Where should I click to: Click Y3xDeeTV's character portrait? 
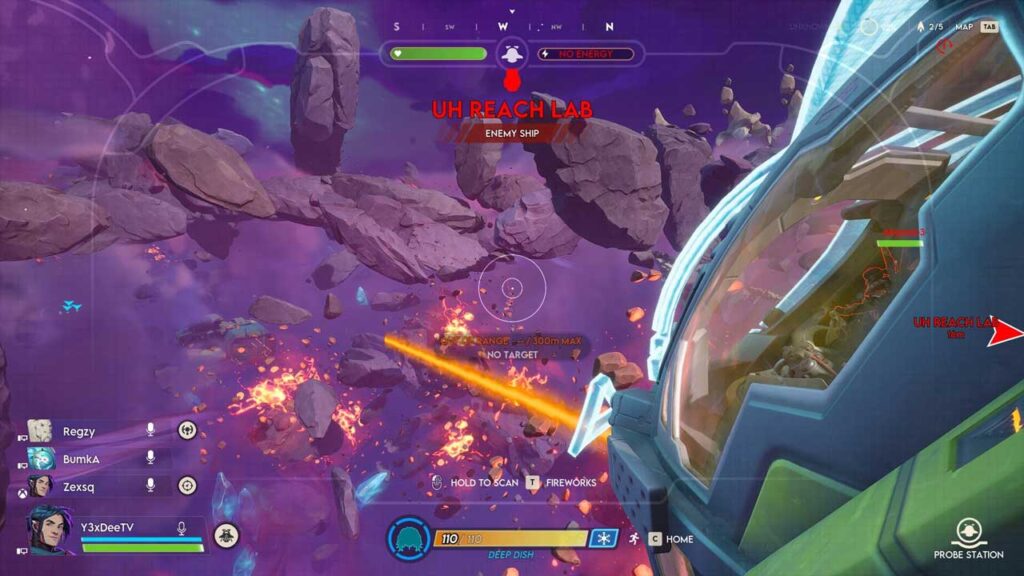click(50, 528)
